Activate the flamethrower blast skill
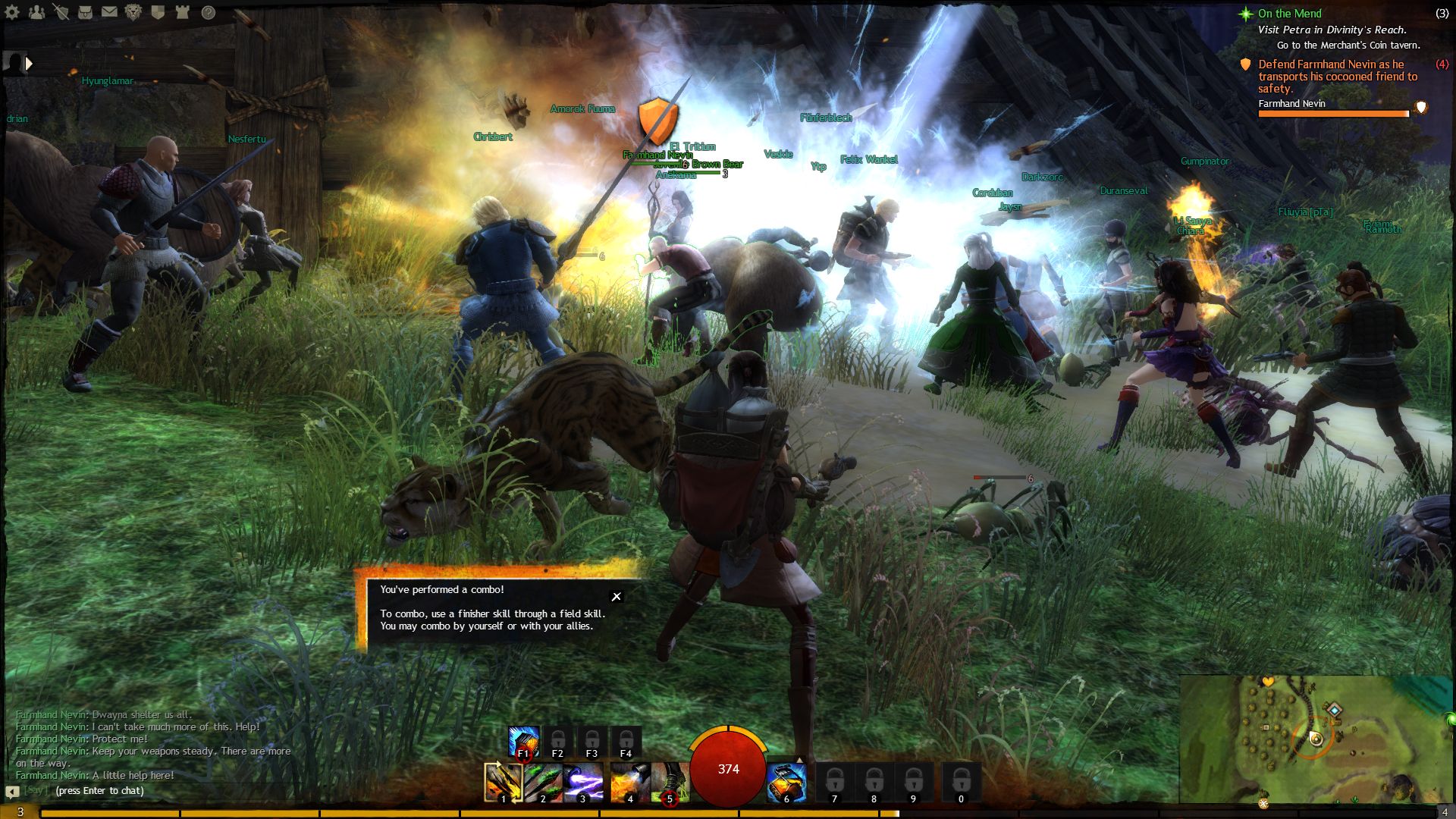This screenshot has width=1456, height=819. tap(629, 782)
